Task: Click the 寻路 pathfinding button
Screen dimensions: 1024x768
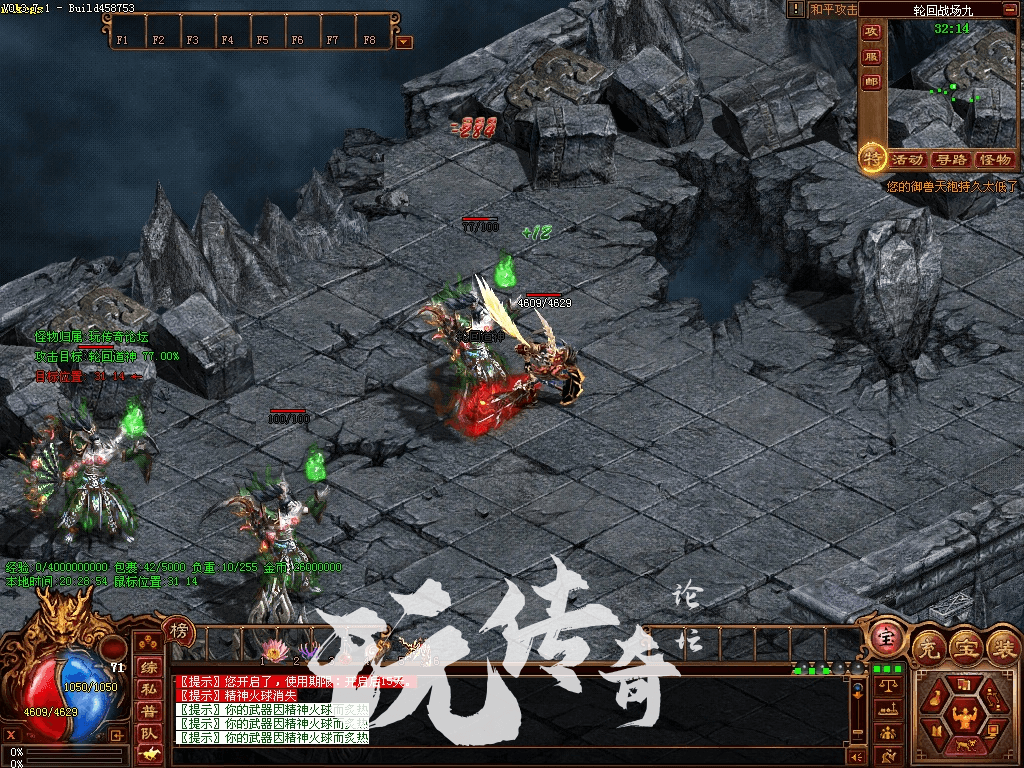Action: [951, 160]
